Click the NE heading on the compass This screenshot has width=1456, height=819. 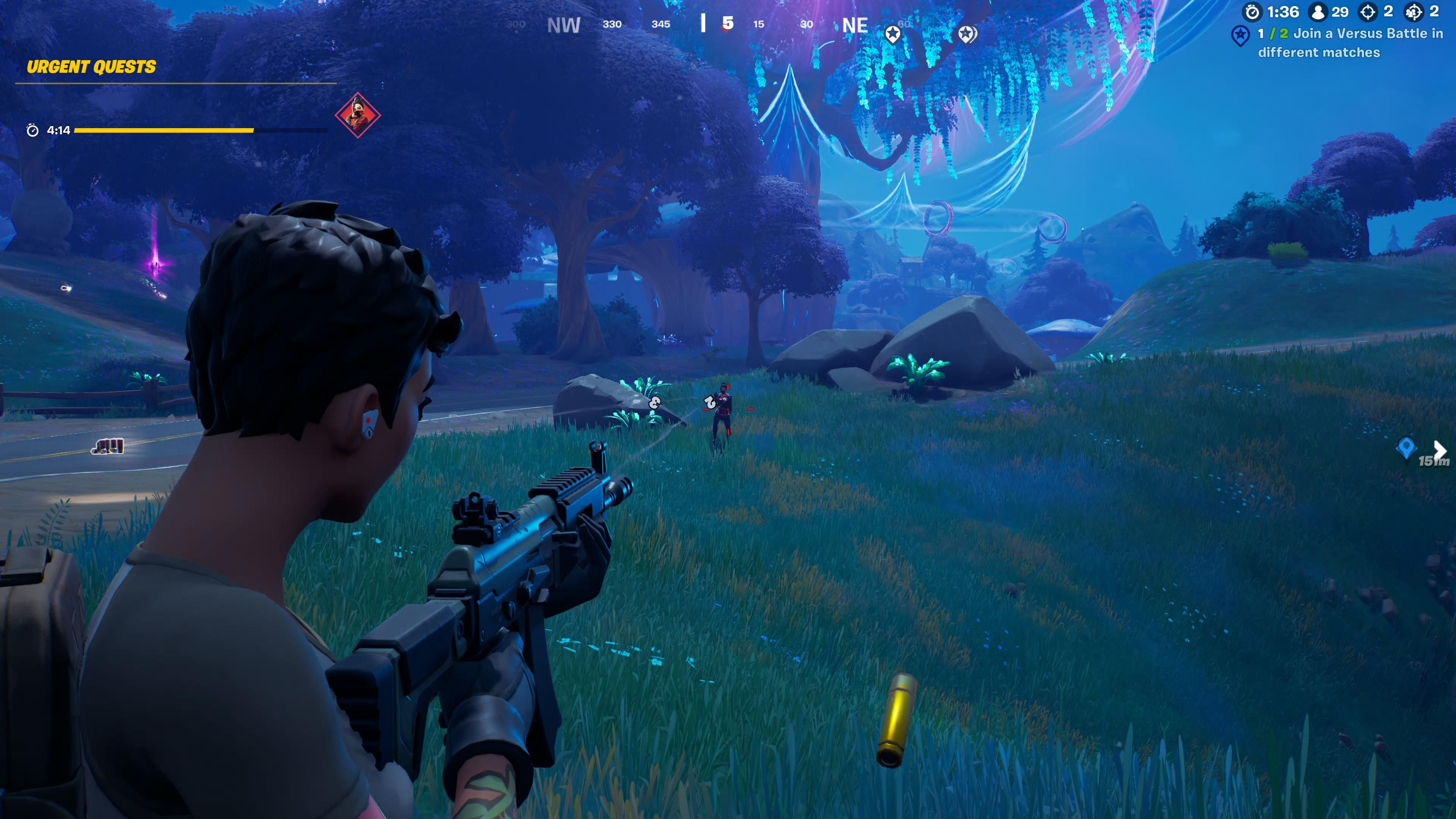[x=855, y=25]
